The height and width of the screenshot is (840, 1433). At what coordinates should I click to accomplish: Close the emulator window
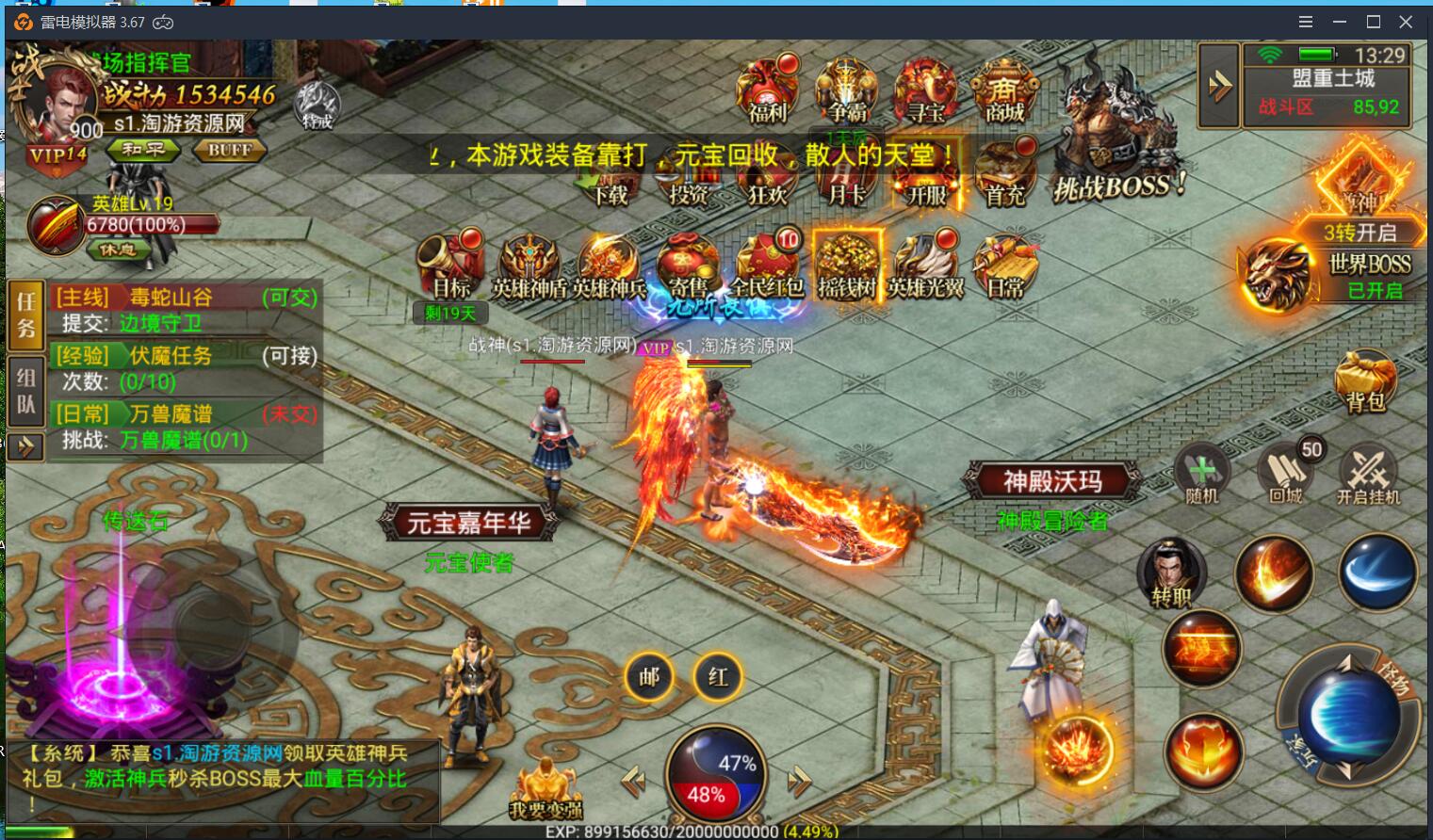pos(1406,22)
